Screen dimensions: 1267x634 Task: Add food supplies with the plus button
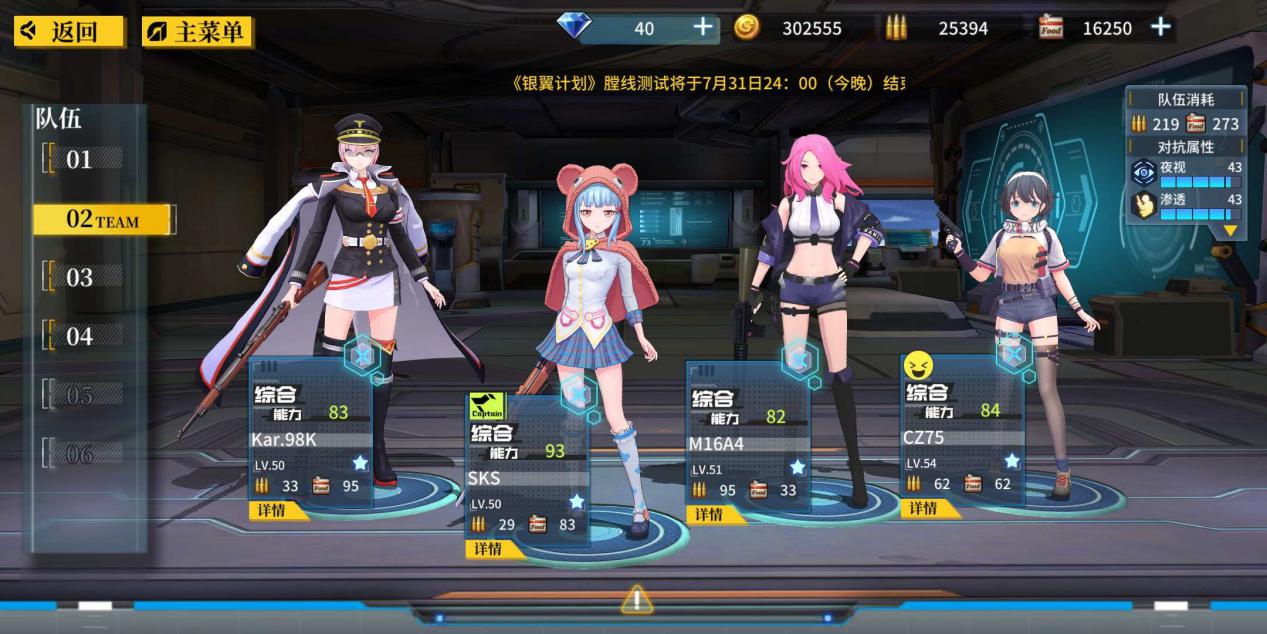(x=1160, y=27)
